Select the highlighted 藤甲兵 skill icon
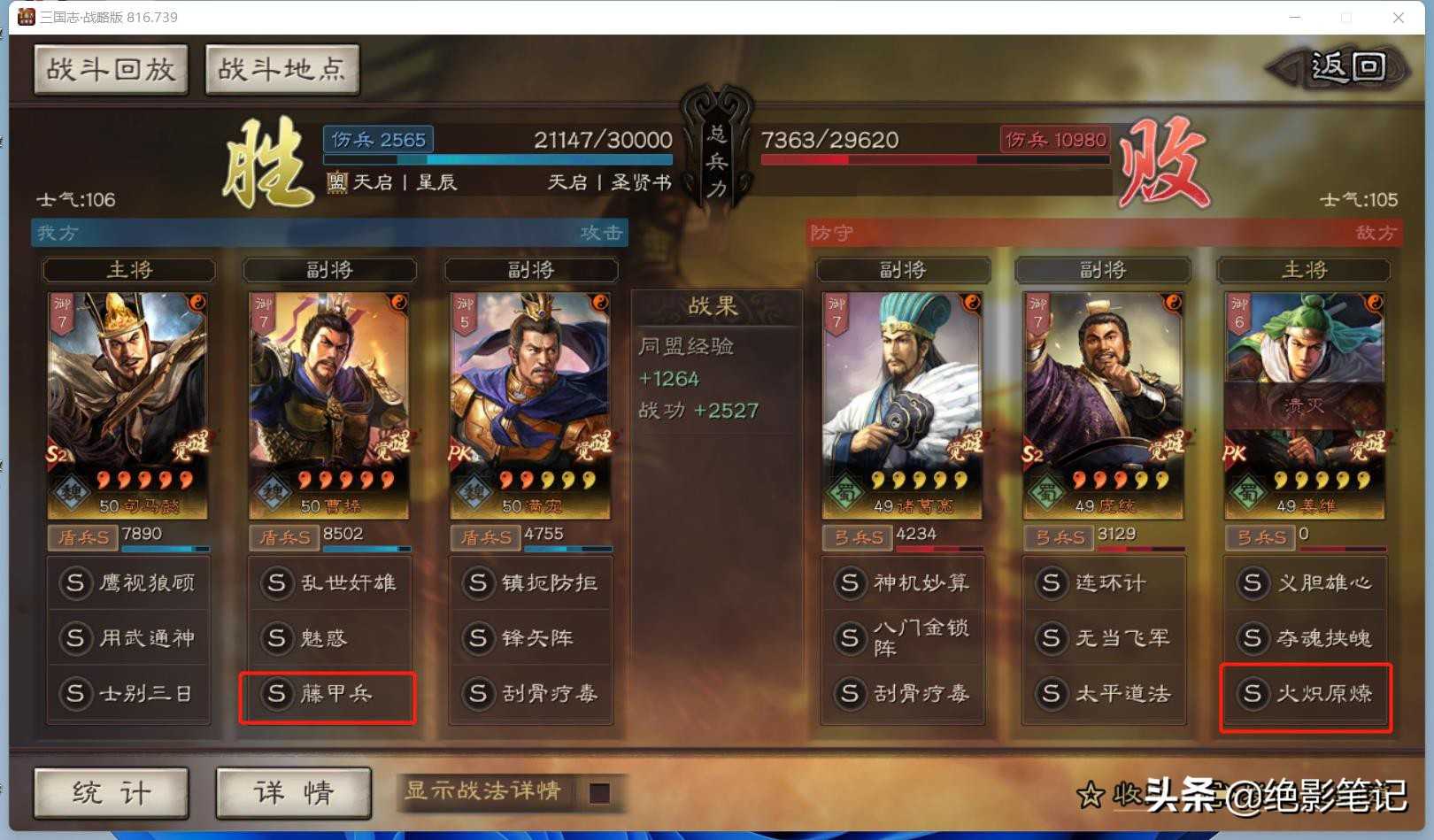The width and height of the screenshot is (1434, 840). click(x=328, y=697)
